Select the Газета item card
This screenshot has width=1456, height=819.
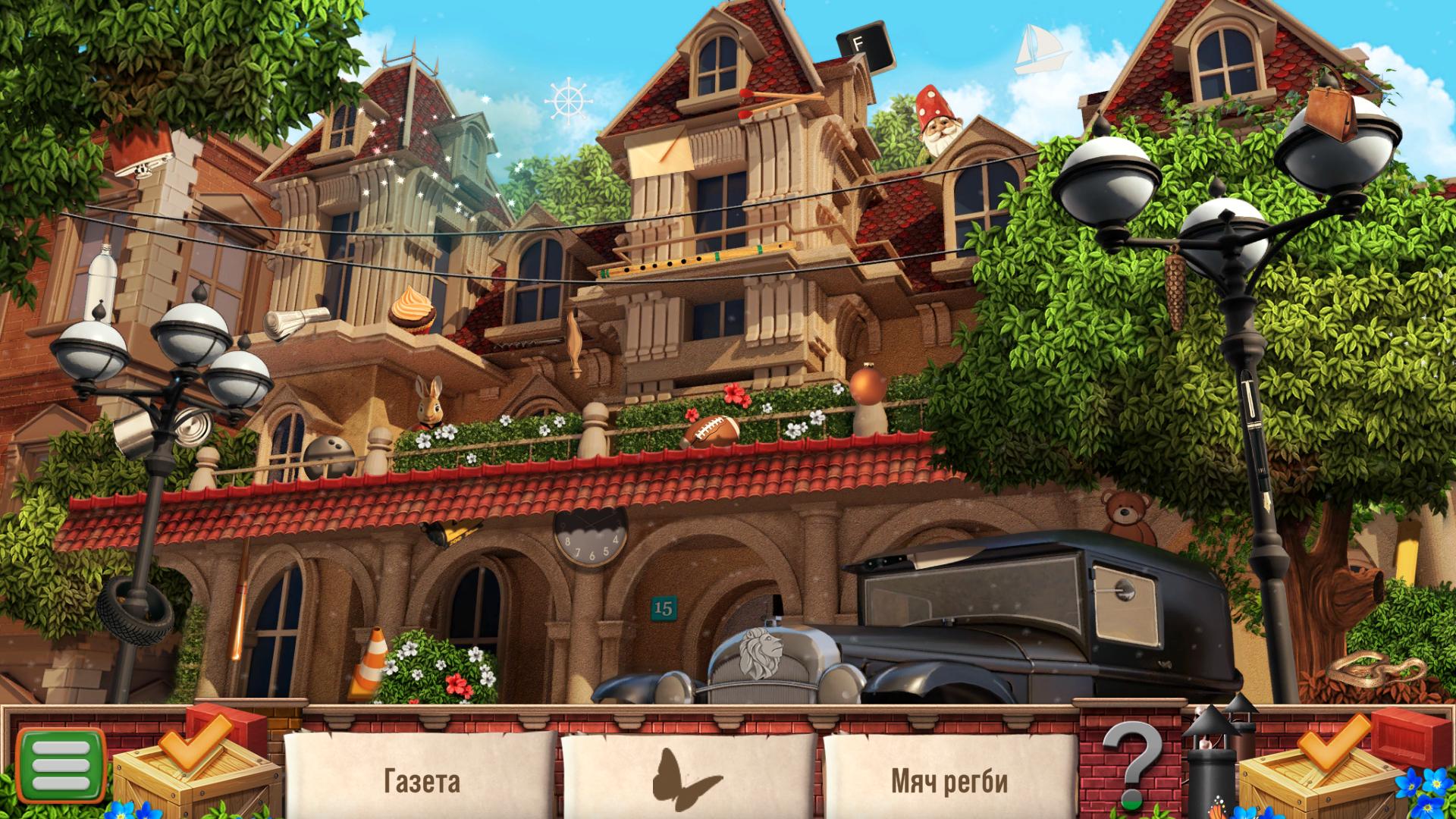tap(421, 778)
